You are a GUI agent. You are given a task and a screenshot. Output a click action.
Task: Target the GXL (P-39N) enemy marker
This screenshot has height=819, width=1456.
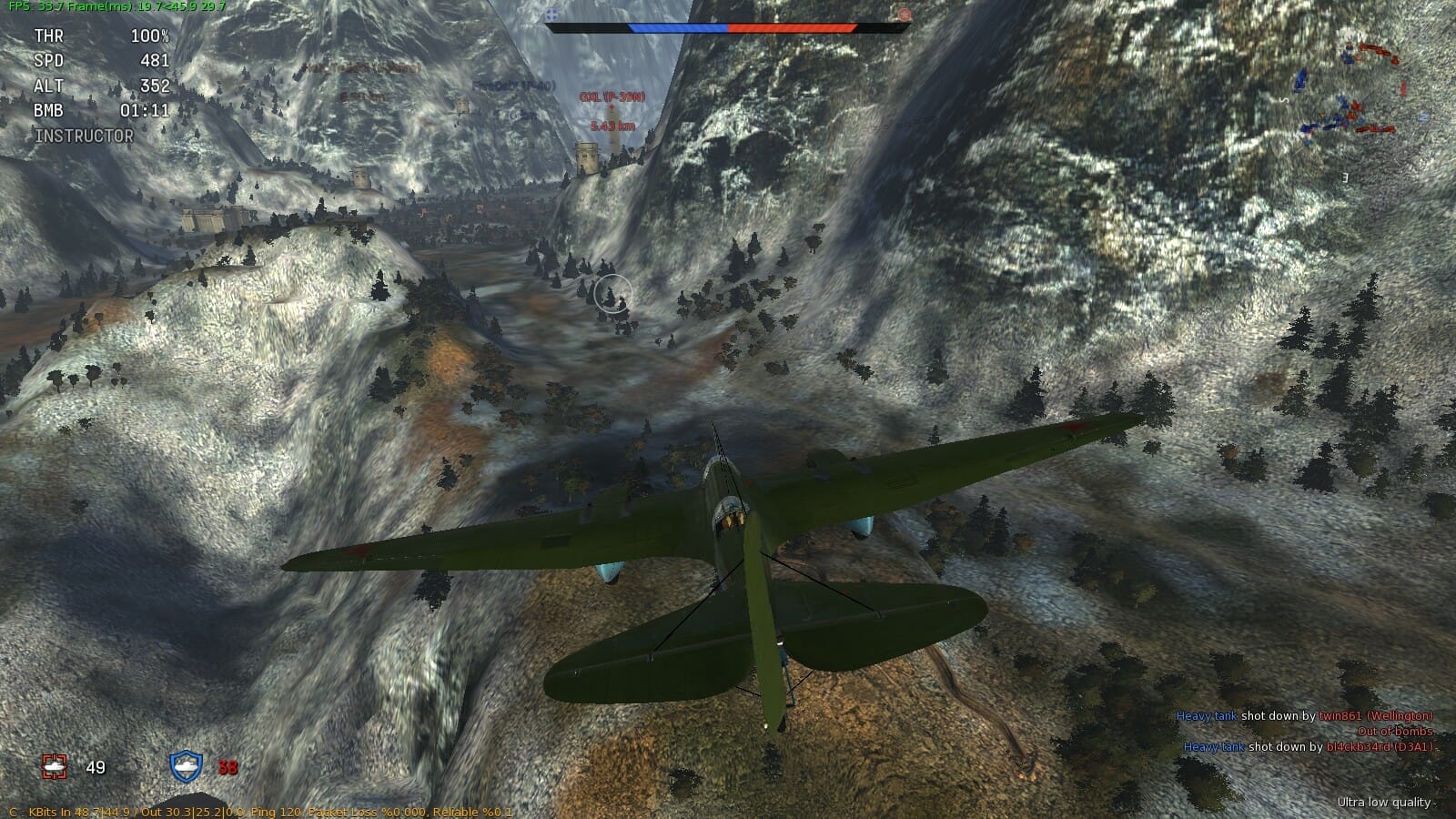click(x=612, y=97)
